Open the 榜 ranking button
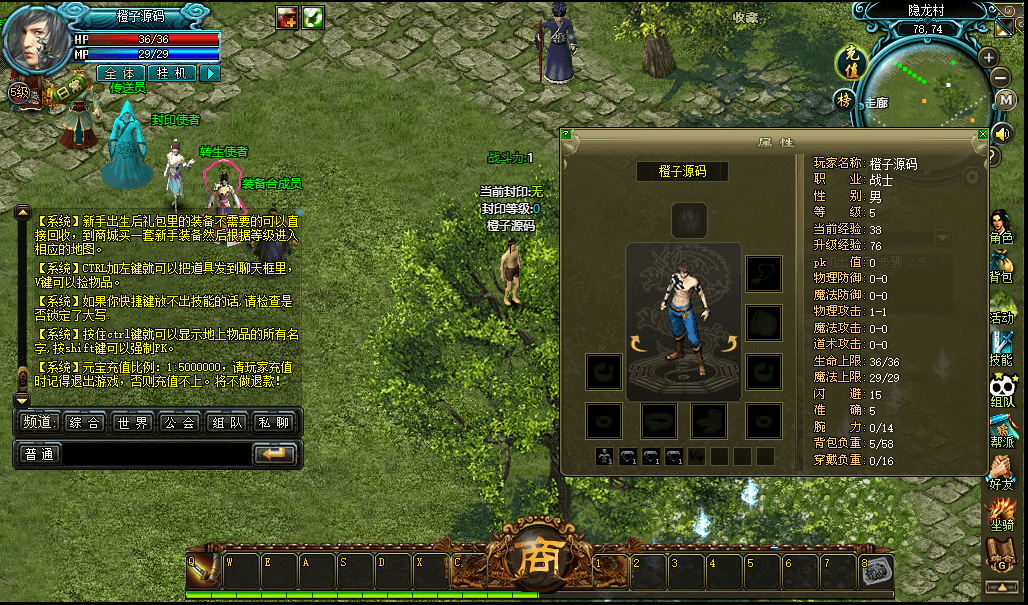This screenshot has height=605, width=1028. (x=845, y=100)
